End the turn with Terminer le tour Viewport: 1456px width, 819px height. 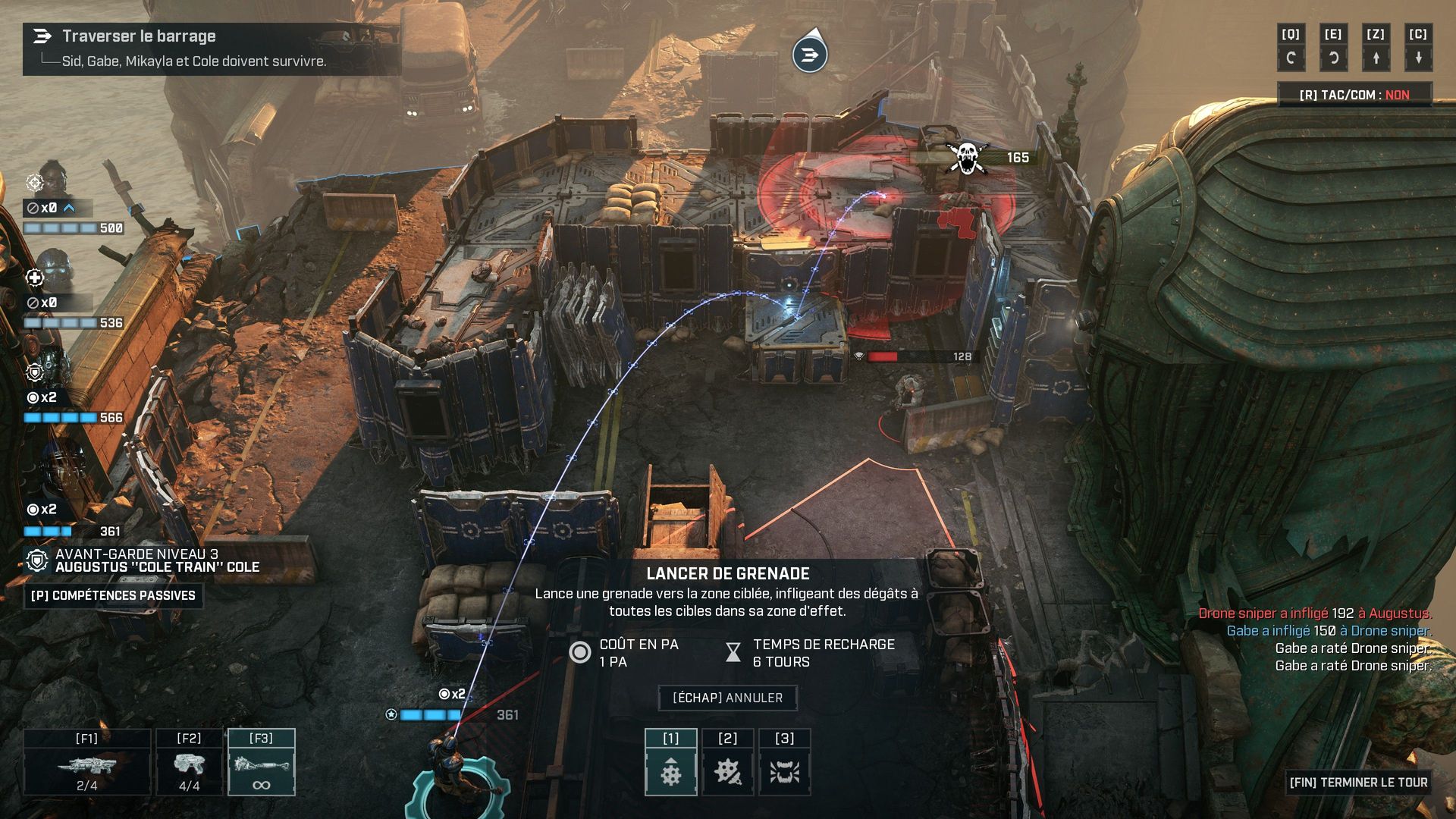pyautogui.click(x=1357, y=782)
